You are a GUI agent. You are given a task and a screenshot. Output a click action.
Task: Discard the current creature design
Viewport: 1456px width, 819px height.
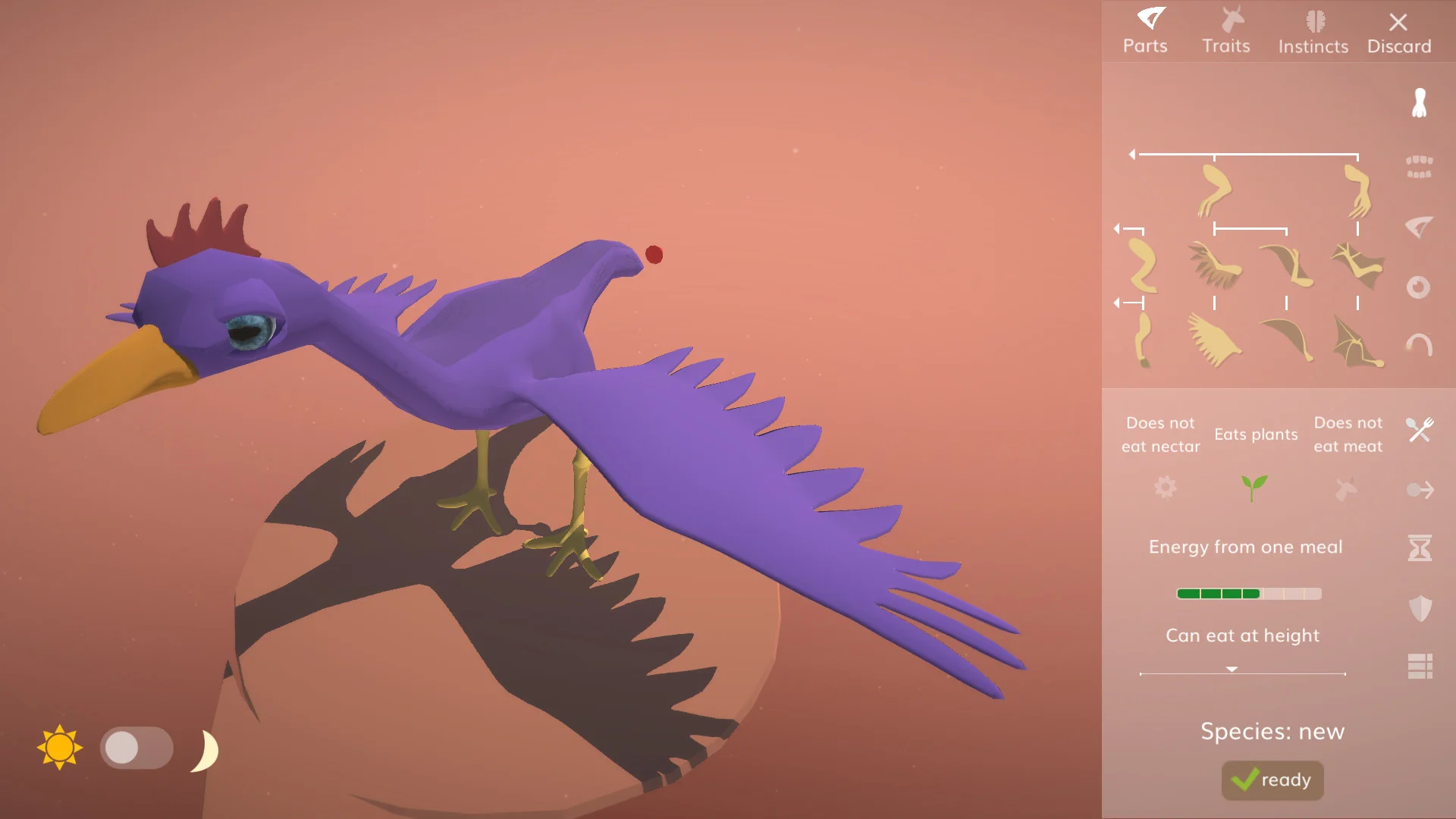(1399, 32)
